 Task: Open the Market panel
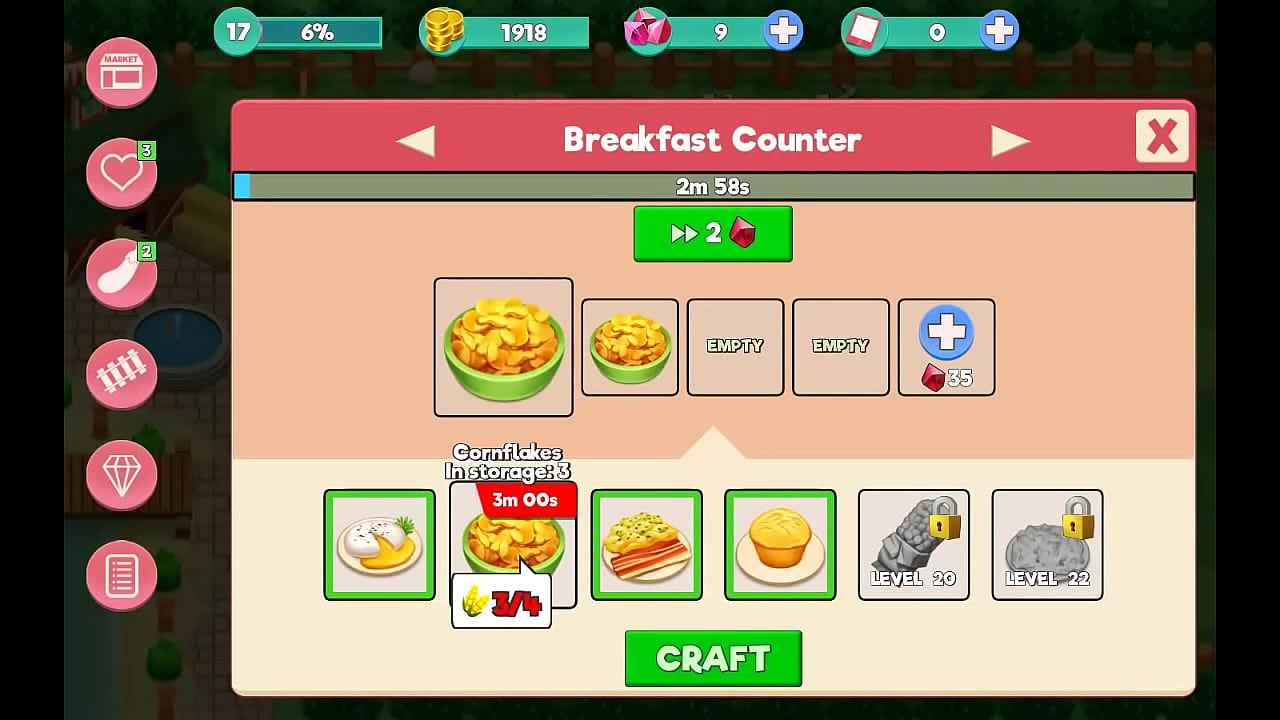click(121, 73)
